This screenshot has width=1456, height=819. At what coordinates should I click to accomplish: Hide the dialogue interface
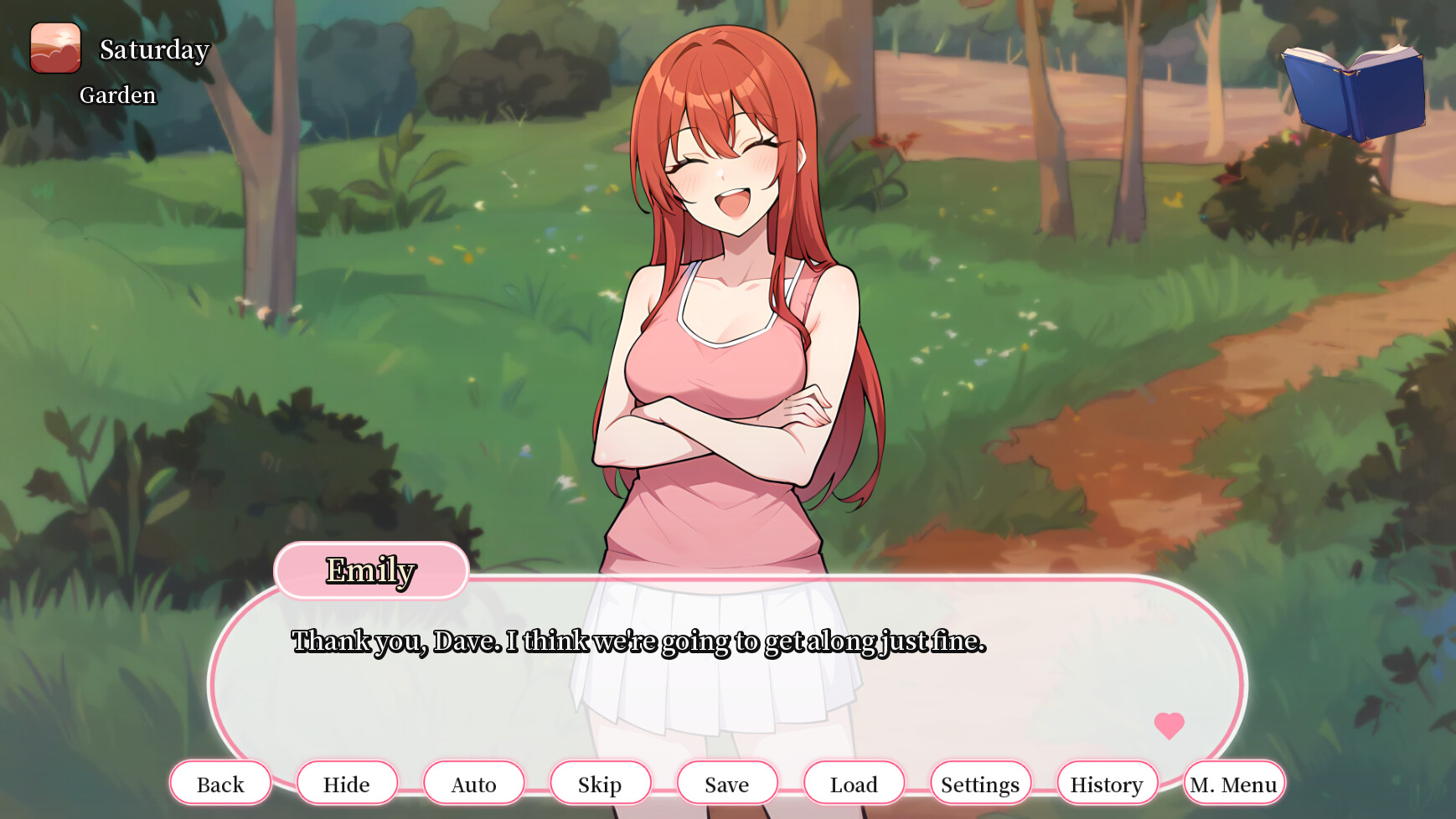coord(347,784)
